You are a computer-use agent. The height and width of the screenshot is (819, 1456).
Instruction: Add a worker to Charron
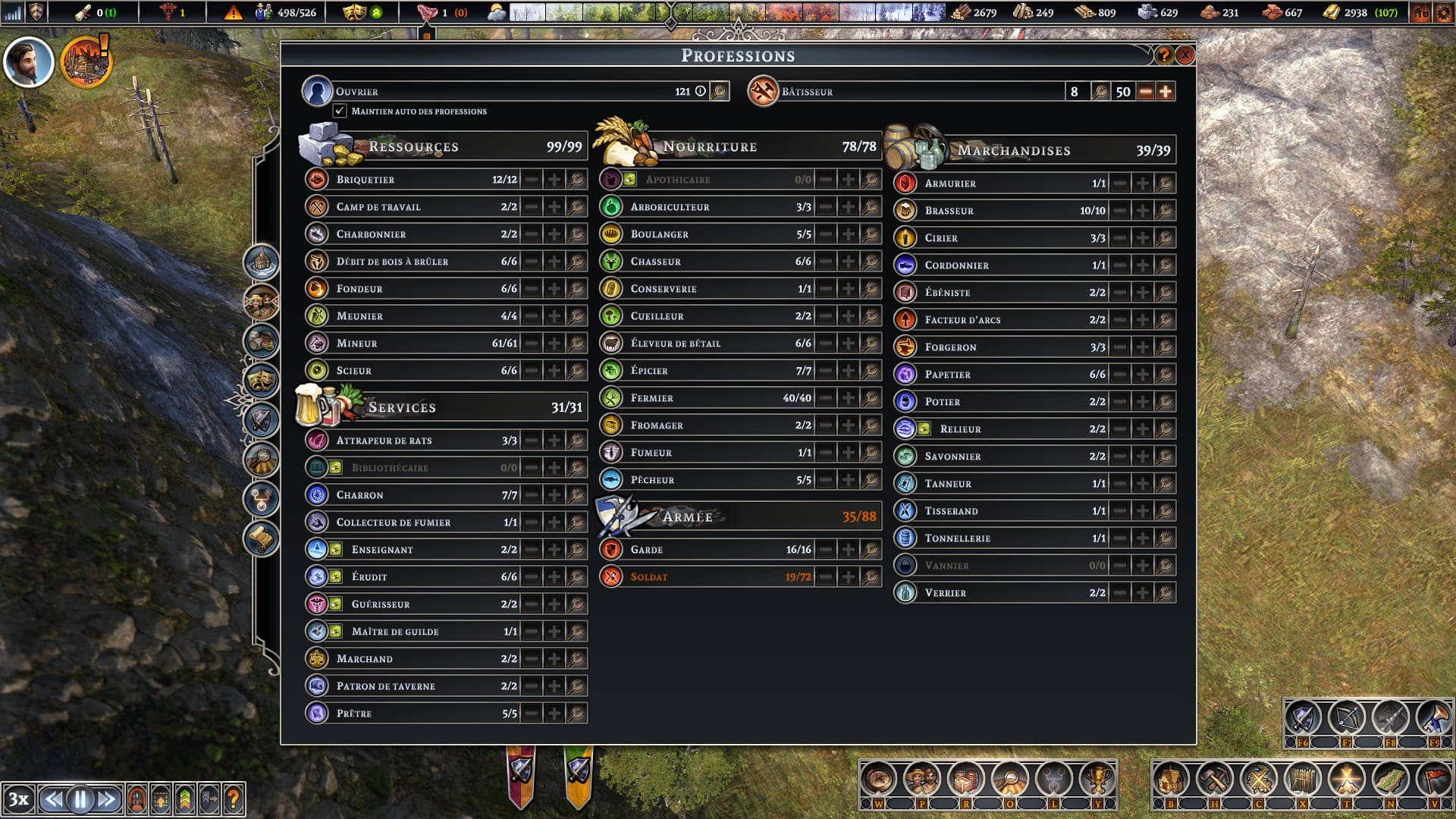pos(554,495)
